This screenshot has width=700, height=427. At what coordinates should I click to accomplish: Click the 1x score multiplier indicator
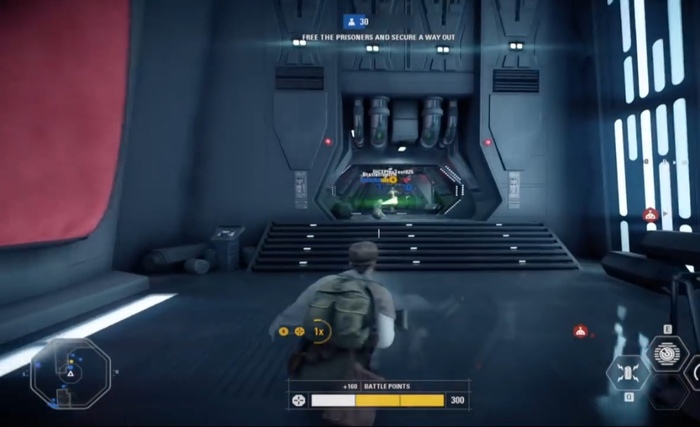[319, 331]
